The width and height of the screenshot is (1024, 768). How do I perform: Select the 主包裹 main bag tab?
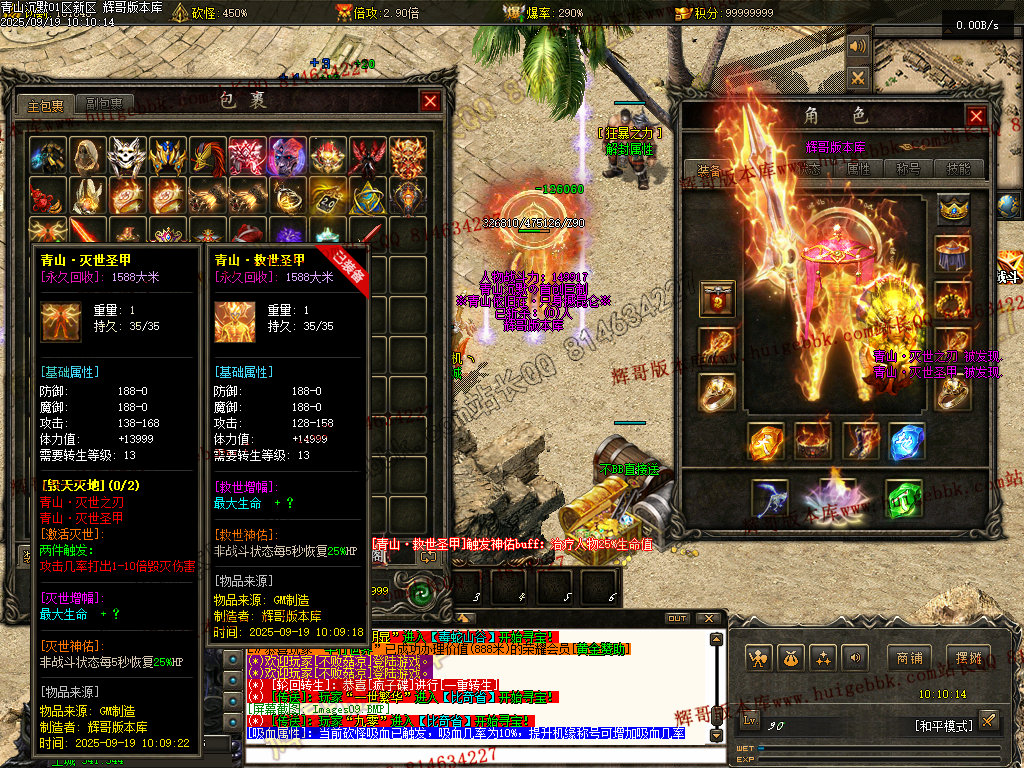45,104
